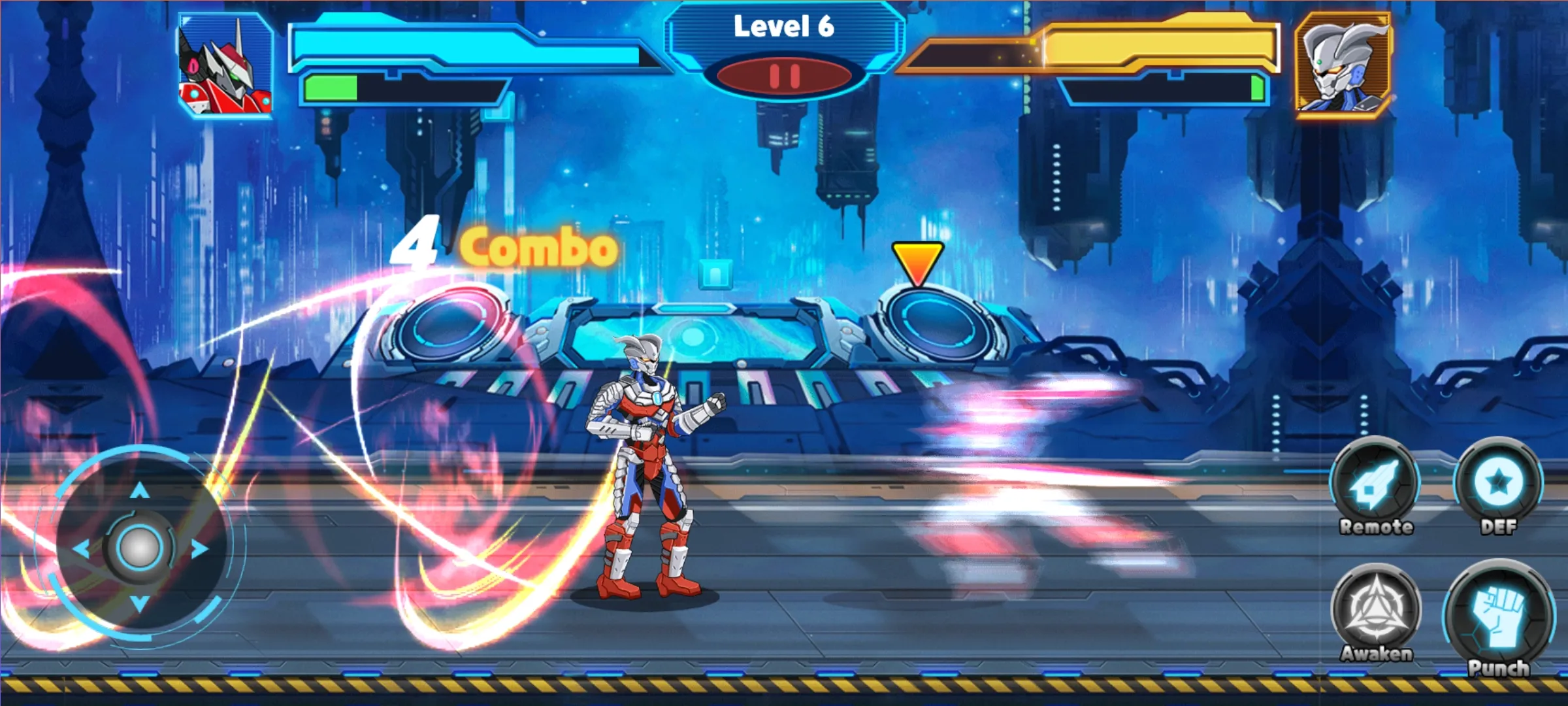Image resolution: width=1568 pixels, height=706 pixels.
Task: Tap the joystick's left arrow
Action: (x=81, y=549)
